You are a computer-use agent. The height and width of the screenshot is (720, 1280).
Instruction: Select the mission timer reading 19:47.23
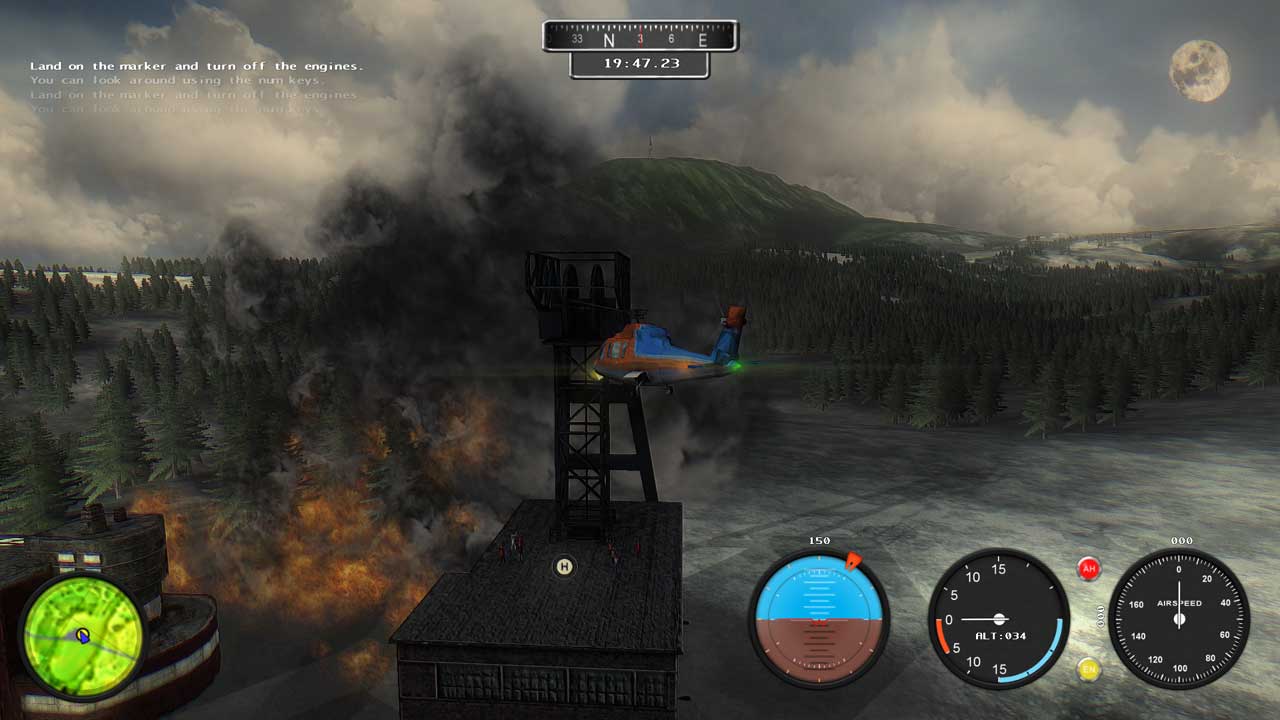(x=640, y=63)
